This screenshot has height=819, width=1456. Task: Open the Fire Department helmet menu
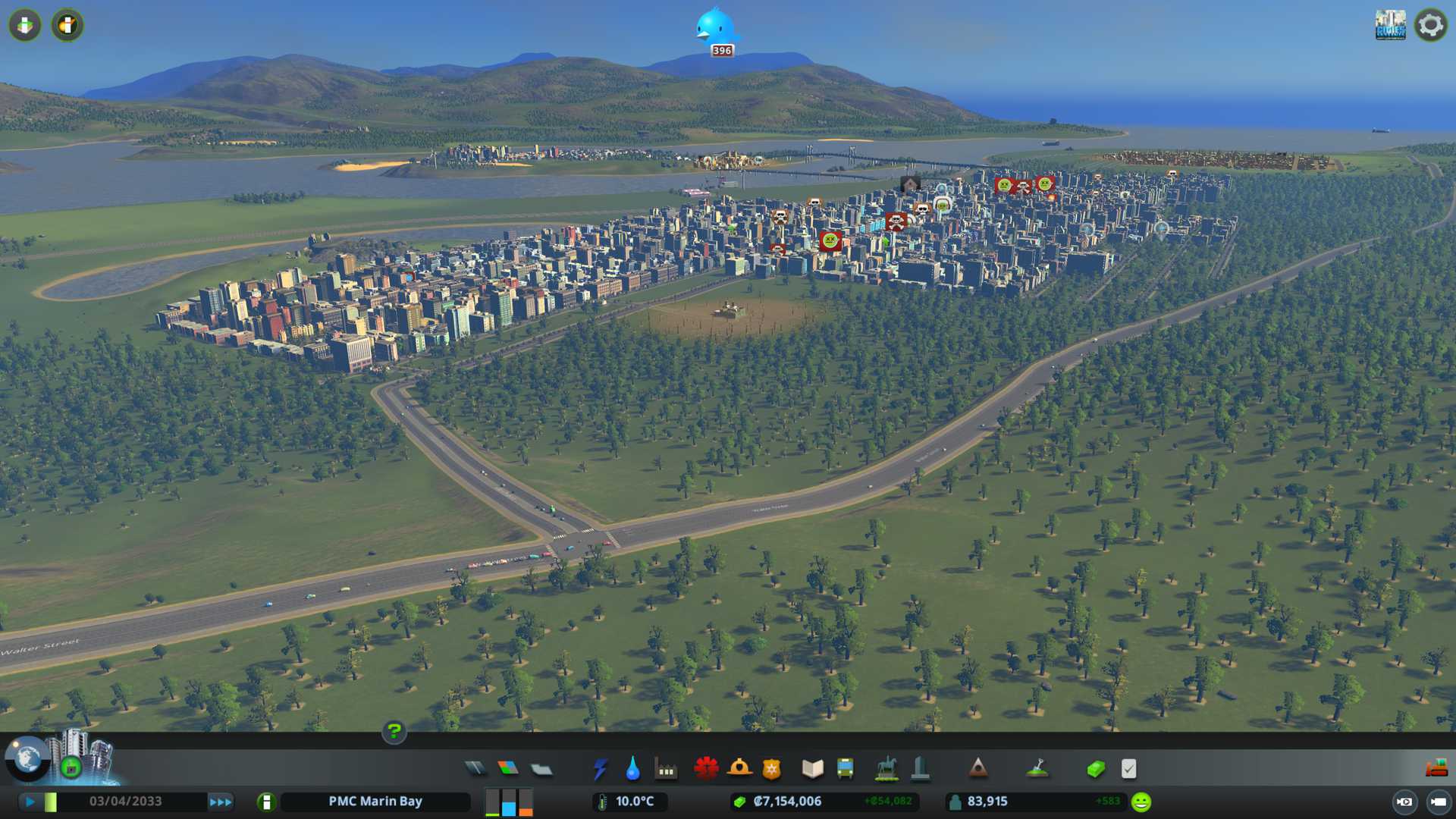click(x=739, y=769)
